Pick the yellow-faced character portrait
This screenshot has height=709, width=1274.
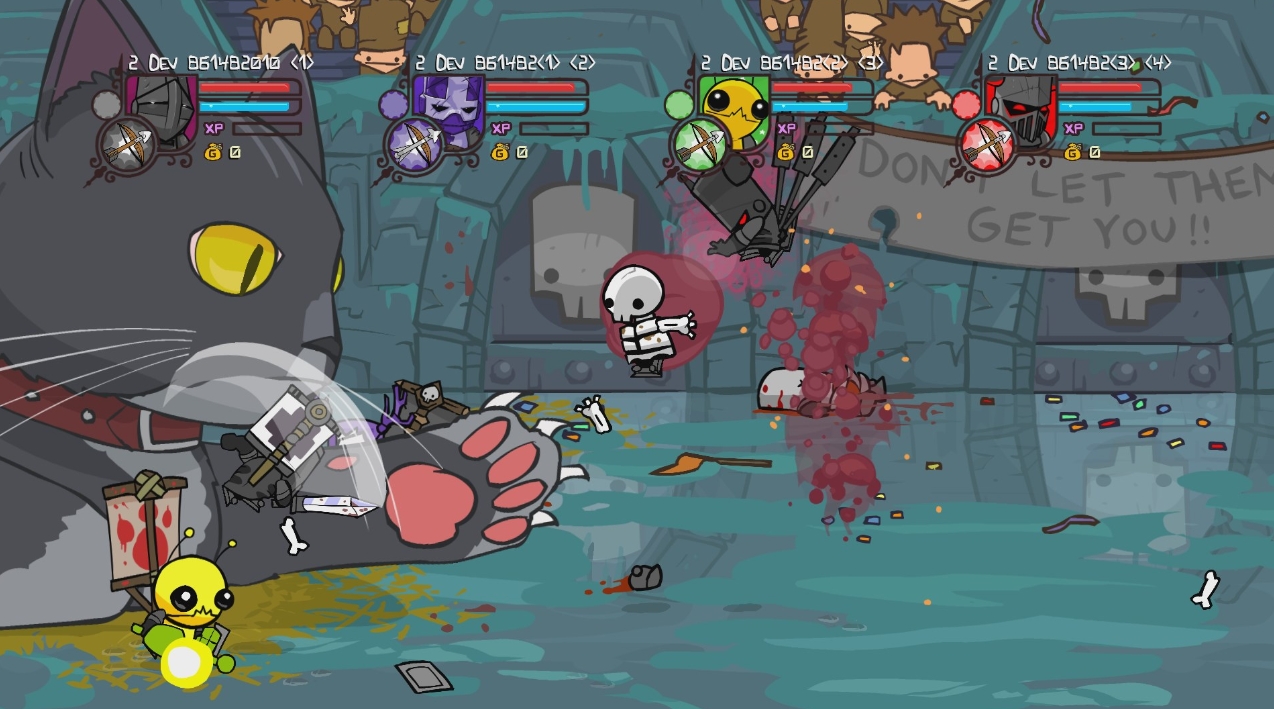tap(735, 104)
